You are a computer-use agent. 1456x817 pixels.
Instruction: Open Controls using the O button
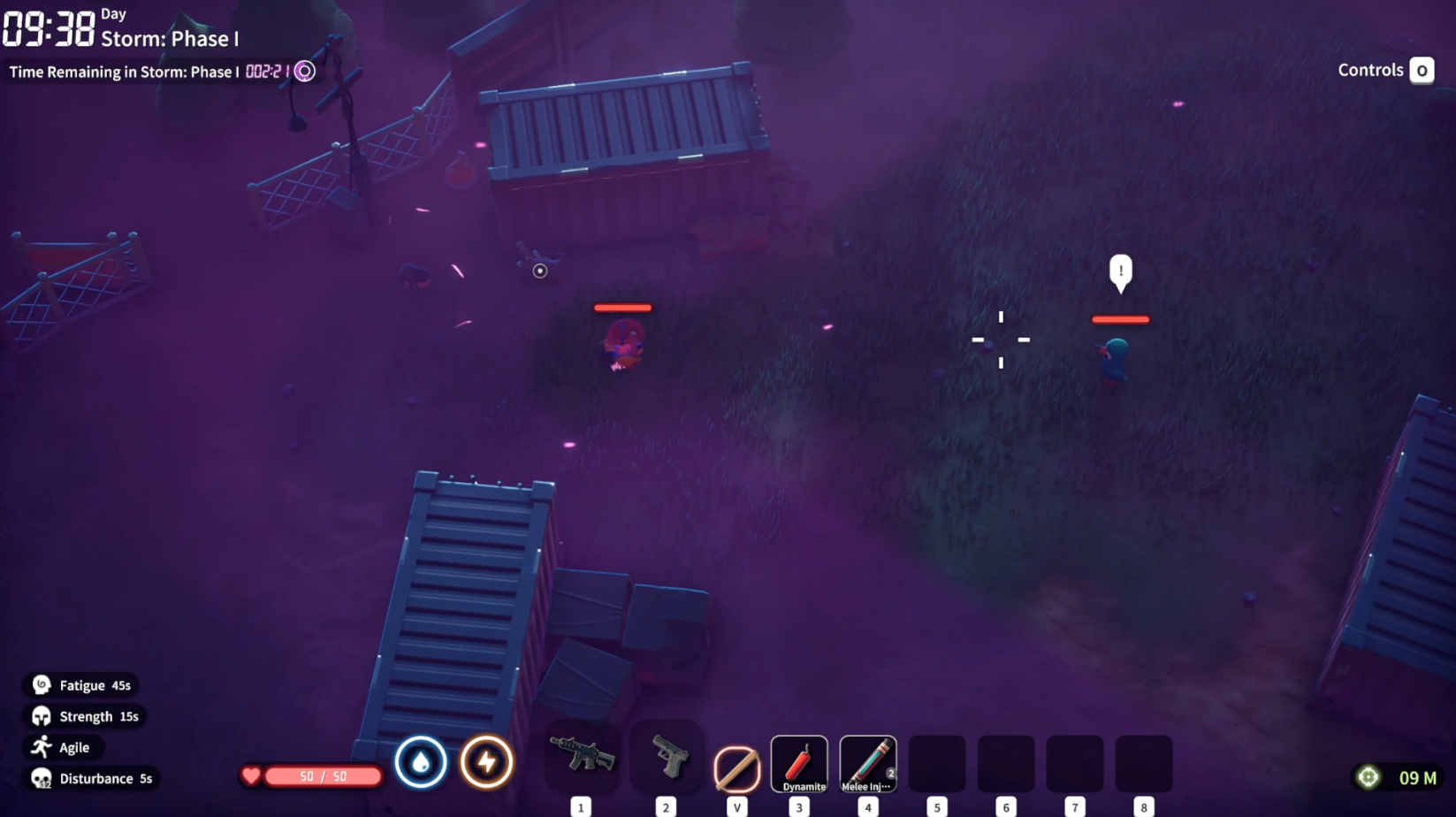pyautogui.click(x=1422, y=70)
